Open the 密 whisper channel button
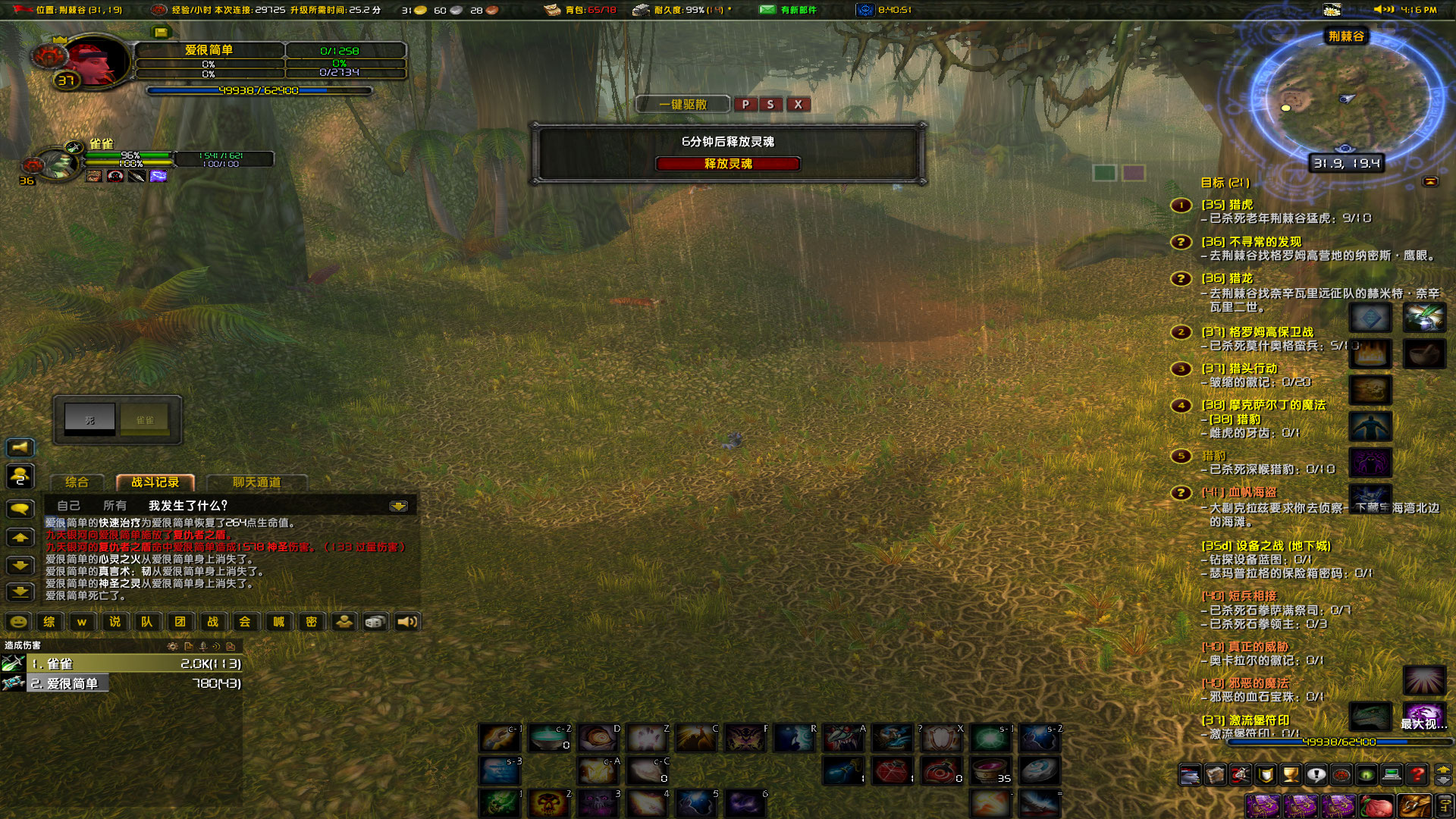 point(311,622)
